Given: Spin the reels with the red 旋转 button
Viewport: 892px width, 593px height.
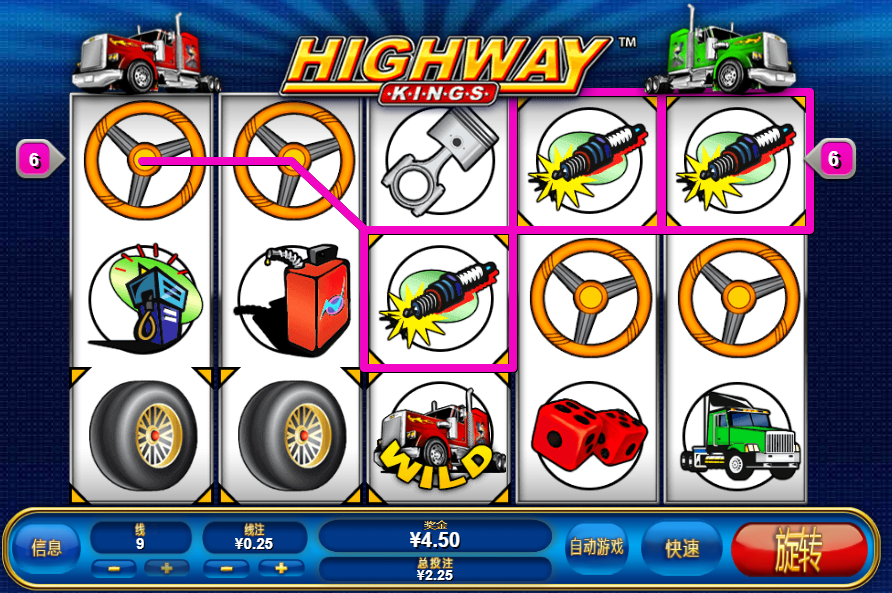Looking at the screenshot, I should tap(798, 550).
